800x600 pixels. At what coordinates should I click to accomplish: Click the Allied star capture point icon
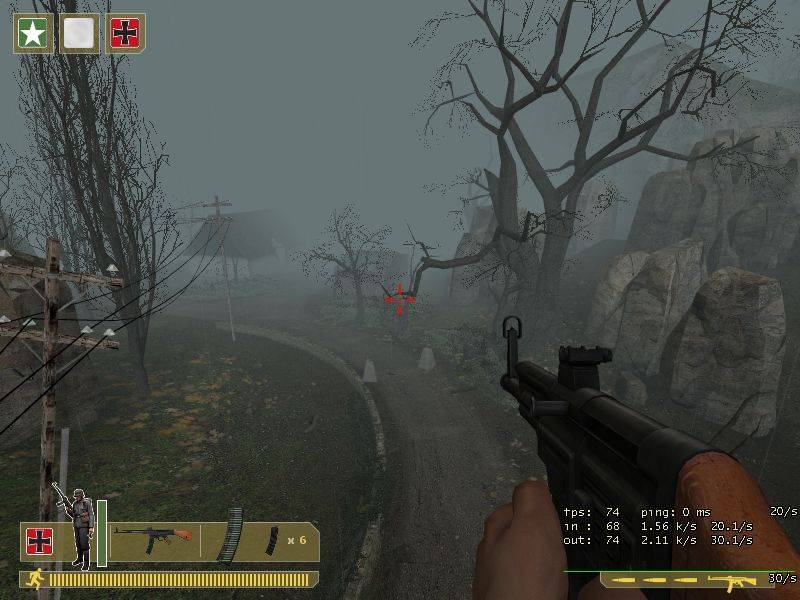click(33, 33)
